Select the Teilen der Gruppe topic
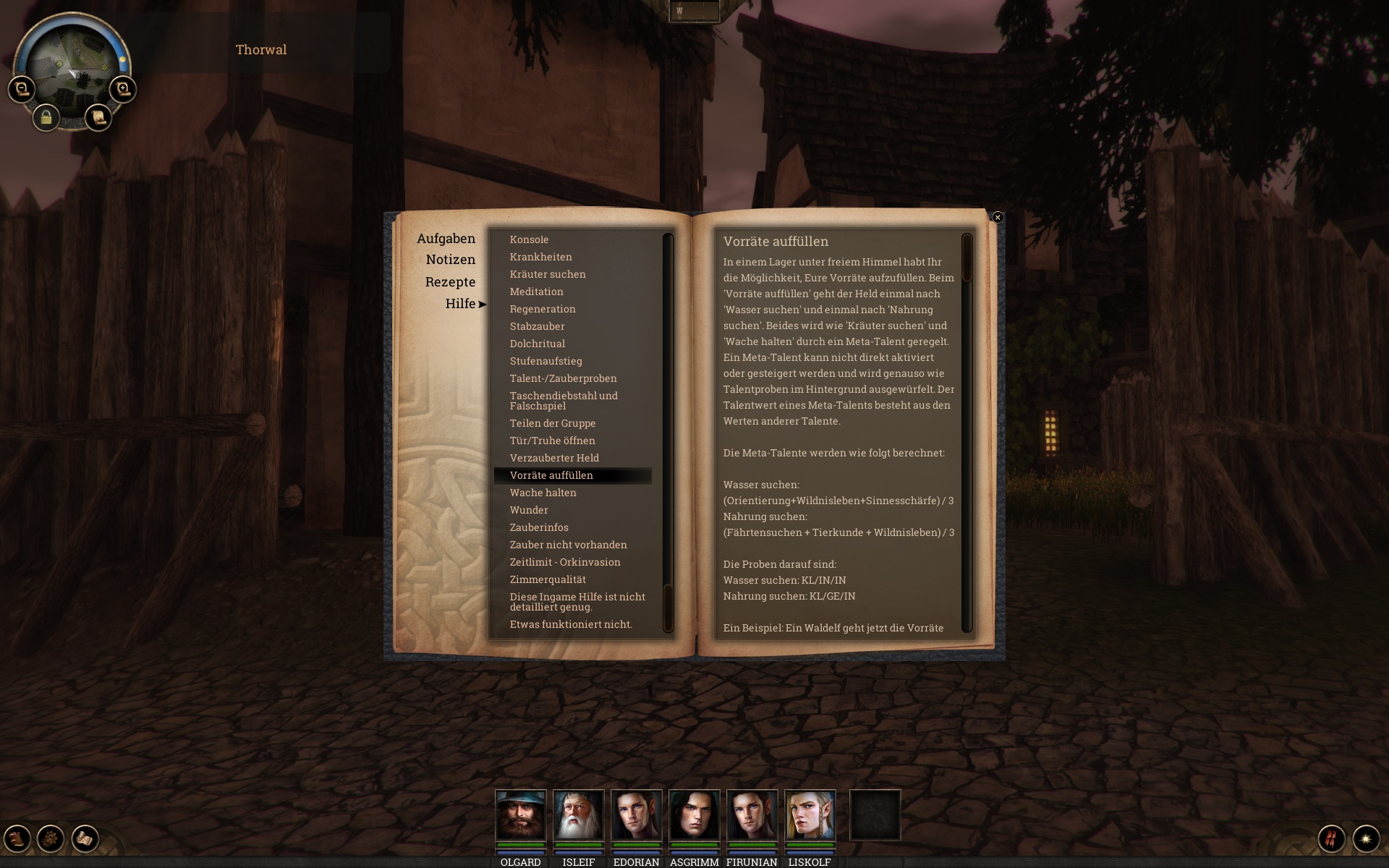 [553, 423]
